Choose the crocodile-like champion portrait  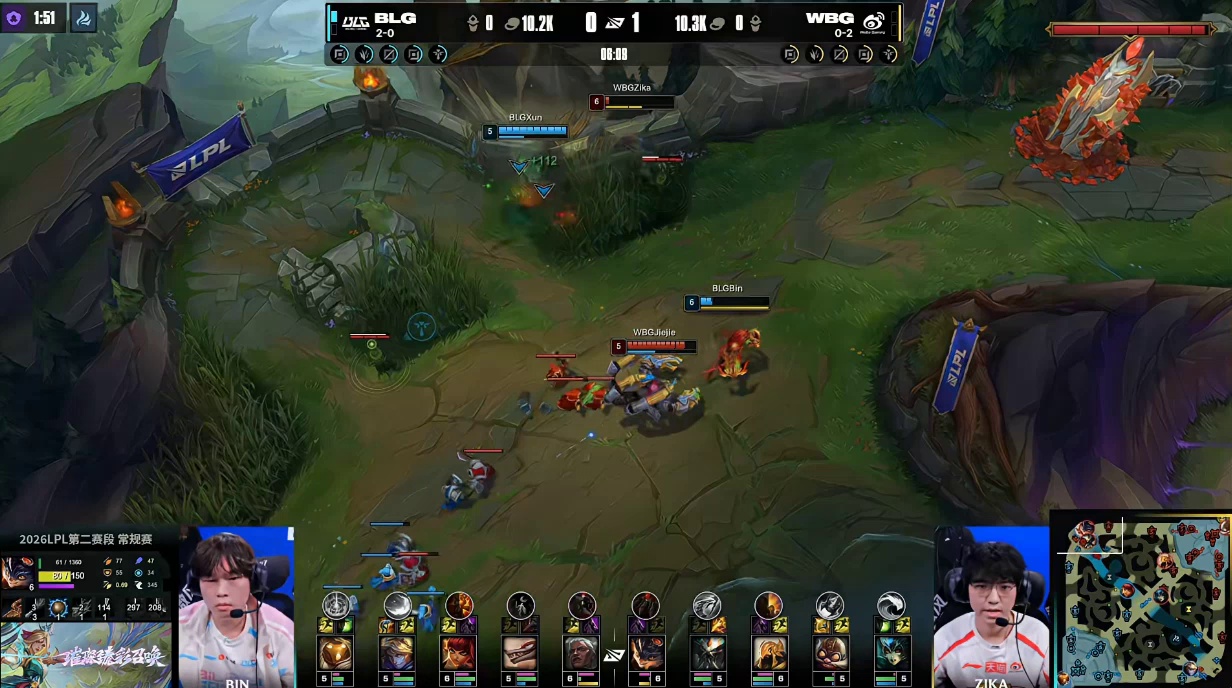[520, 653]
